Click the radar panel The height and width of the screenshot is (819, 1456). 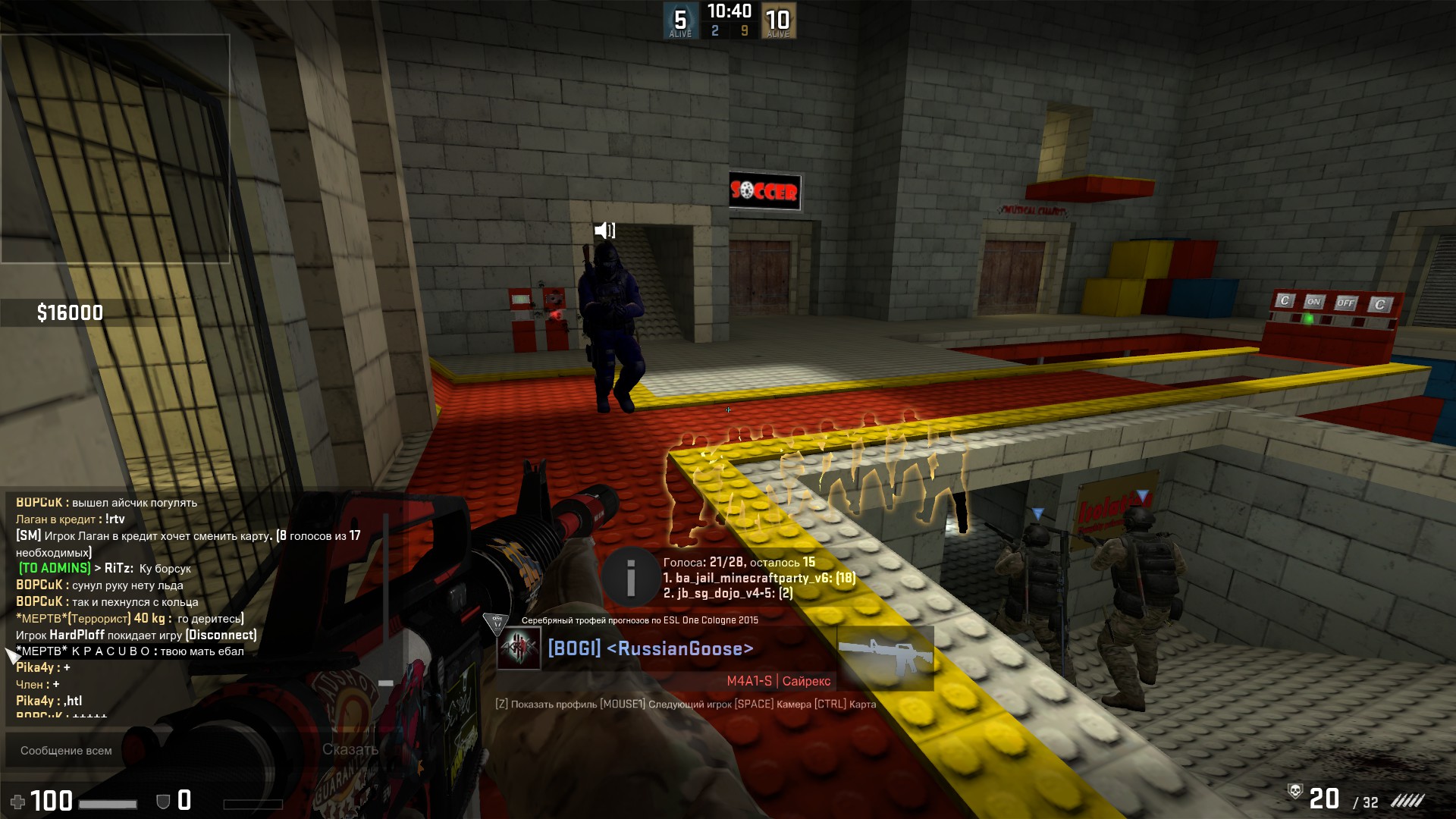(x=115, y=149)
